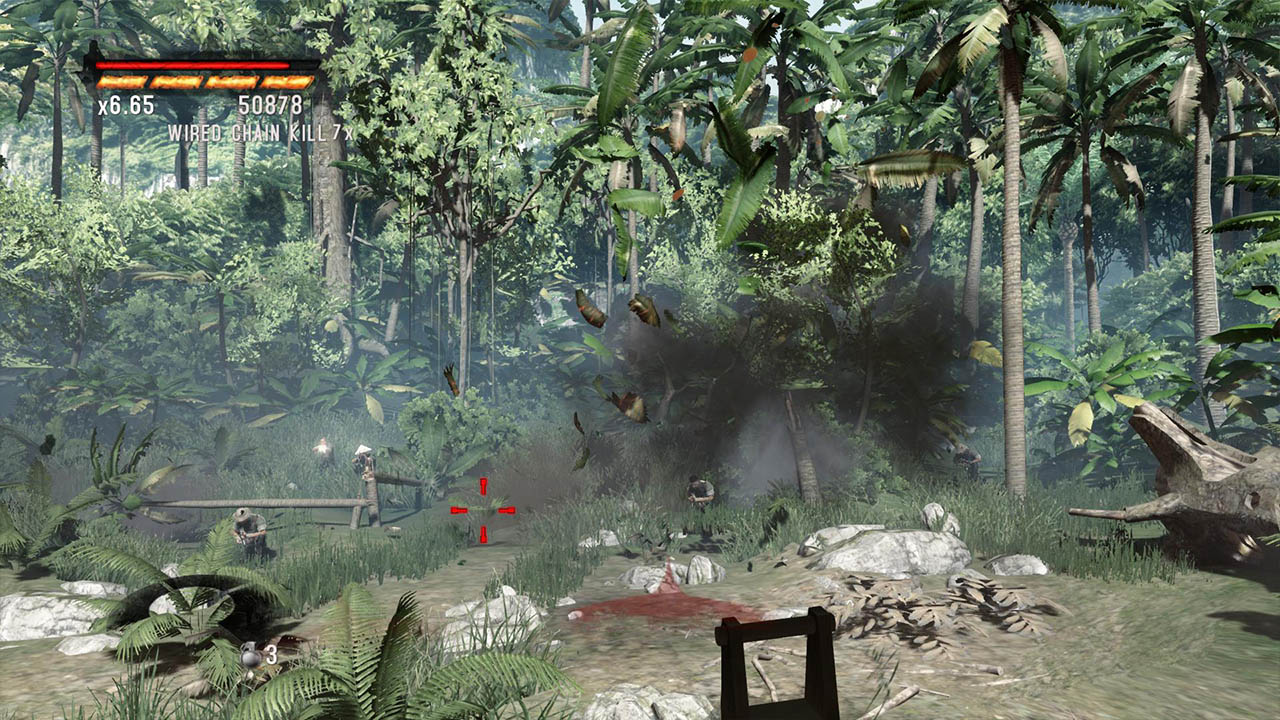Click the grenade count number 3
This screenshot has width=1280, height=720.
(x=271, y=655)
